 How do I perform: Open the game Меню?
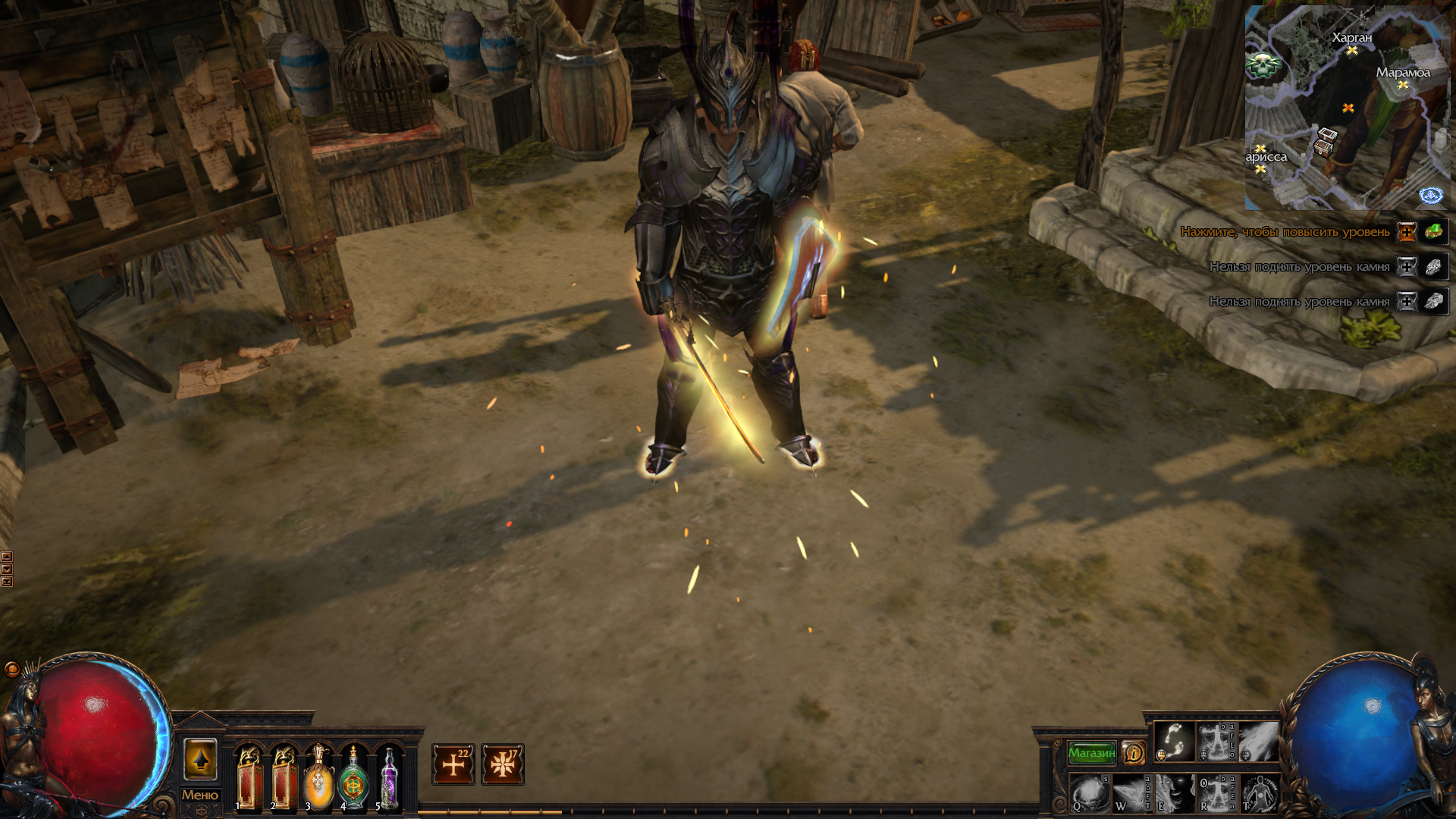click(x=200, y=796)
